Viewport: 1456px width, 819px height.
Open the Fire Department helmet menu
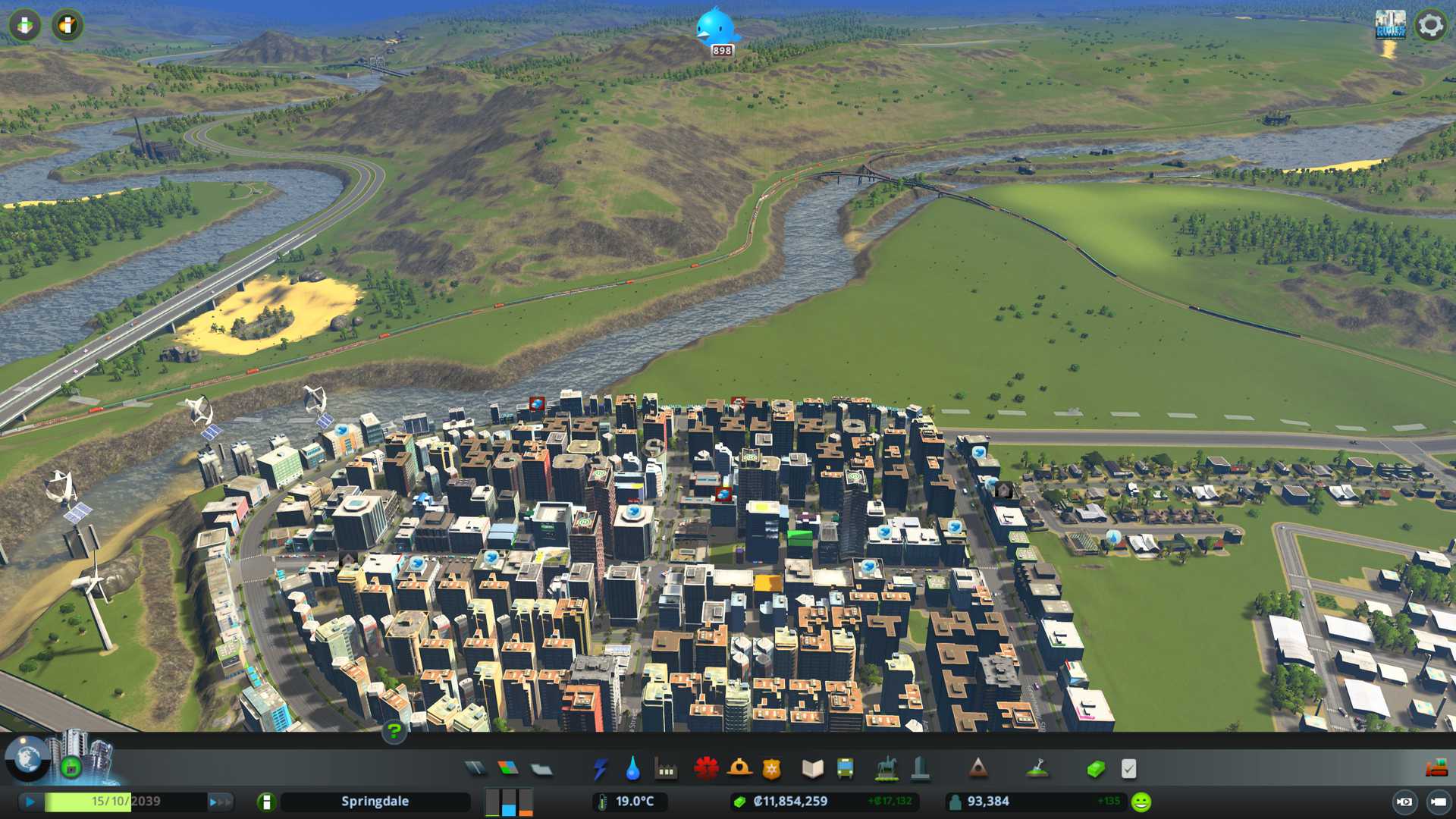point(739,769)
